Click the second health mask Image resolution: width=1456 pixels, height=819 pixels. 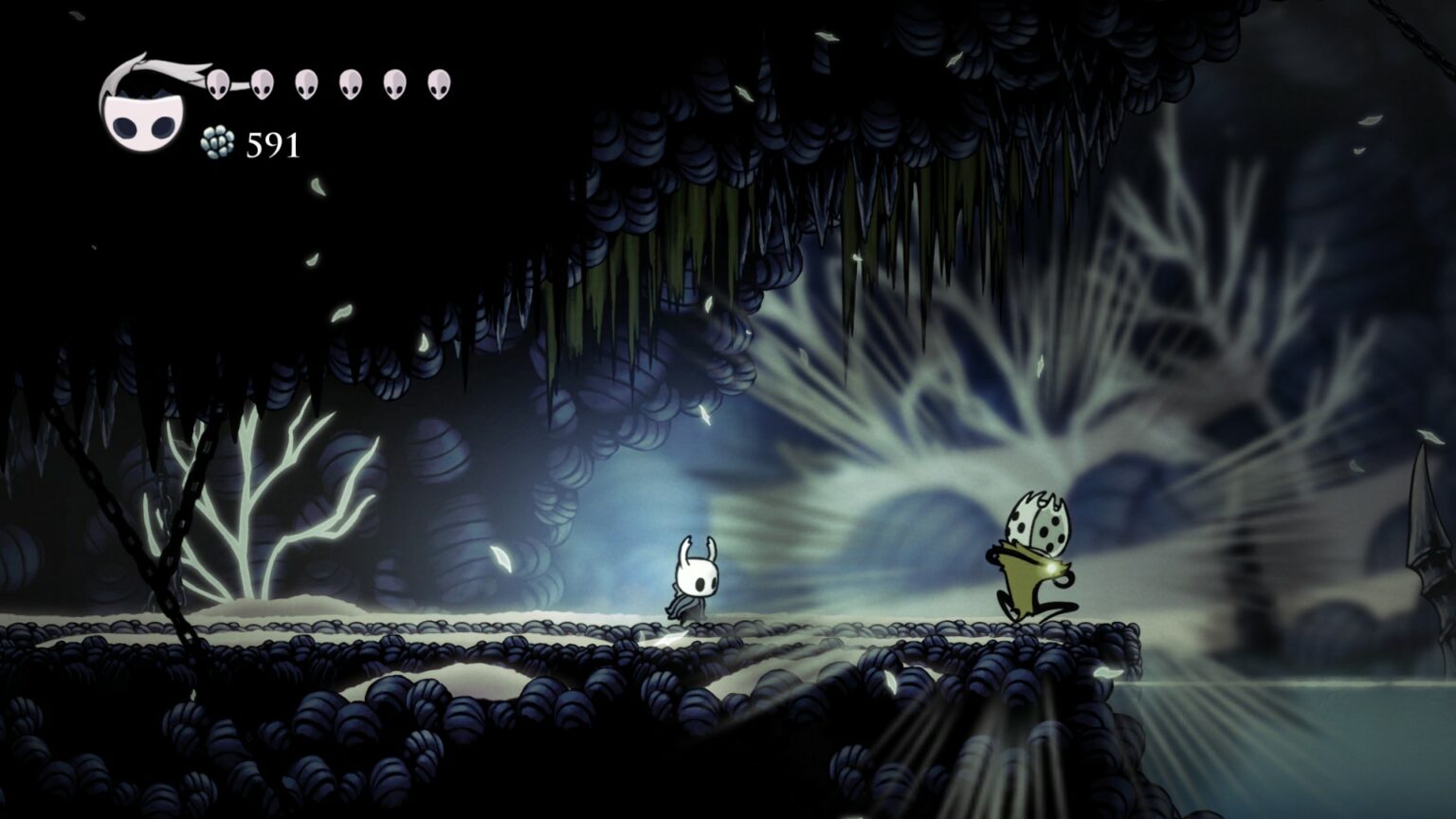(262, 83)
